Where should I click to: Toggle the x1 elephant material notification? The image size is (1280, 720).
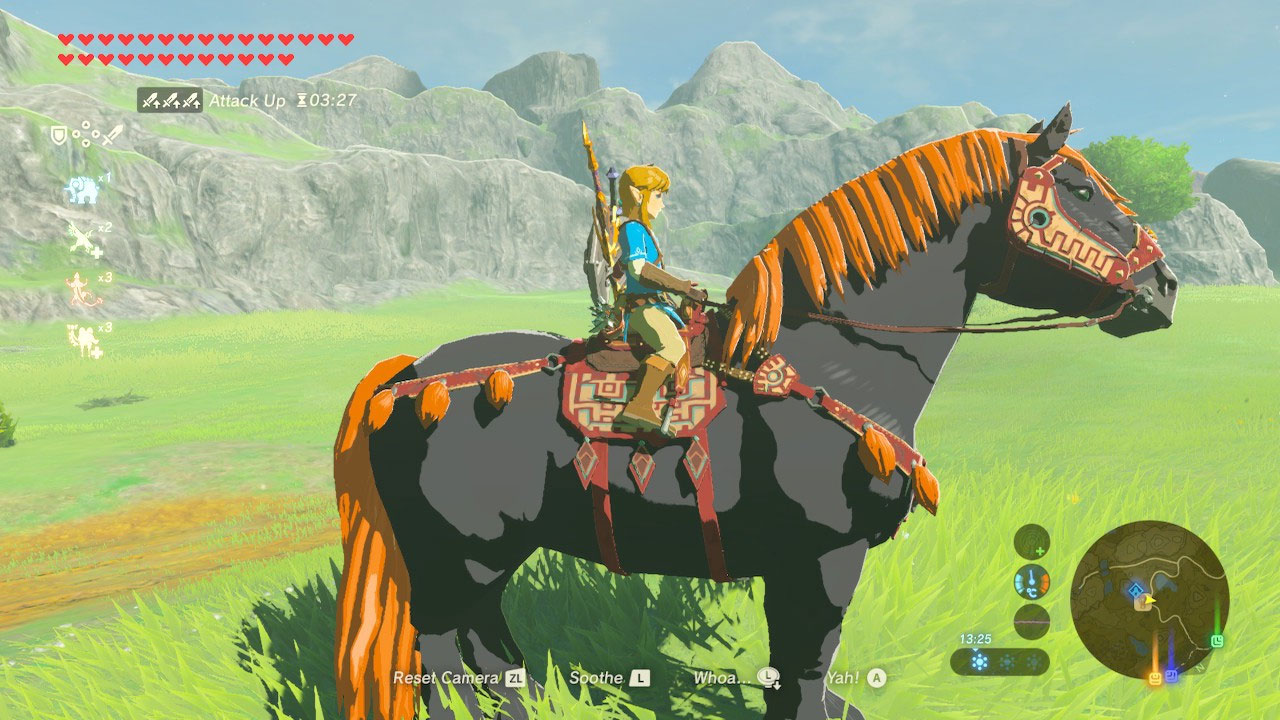pos(83,190)
